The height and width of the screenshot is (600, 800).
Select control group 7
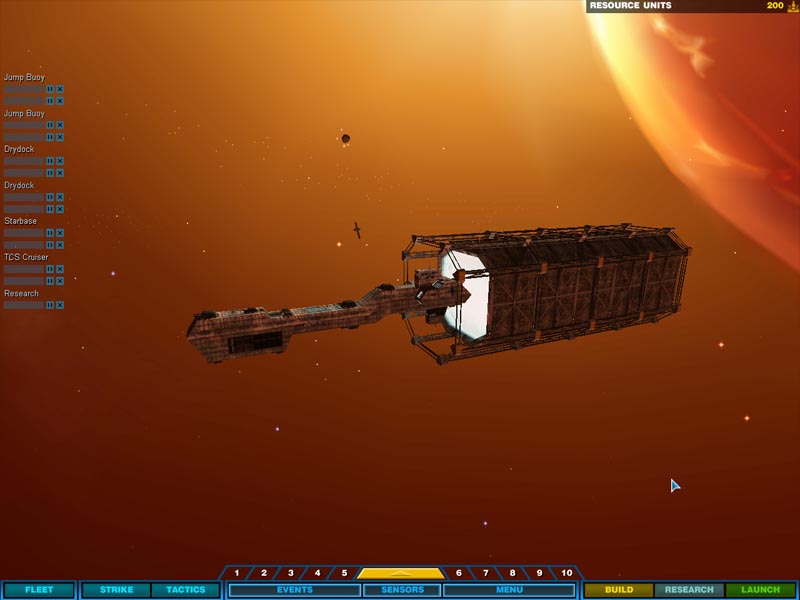486,573
